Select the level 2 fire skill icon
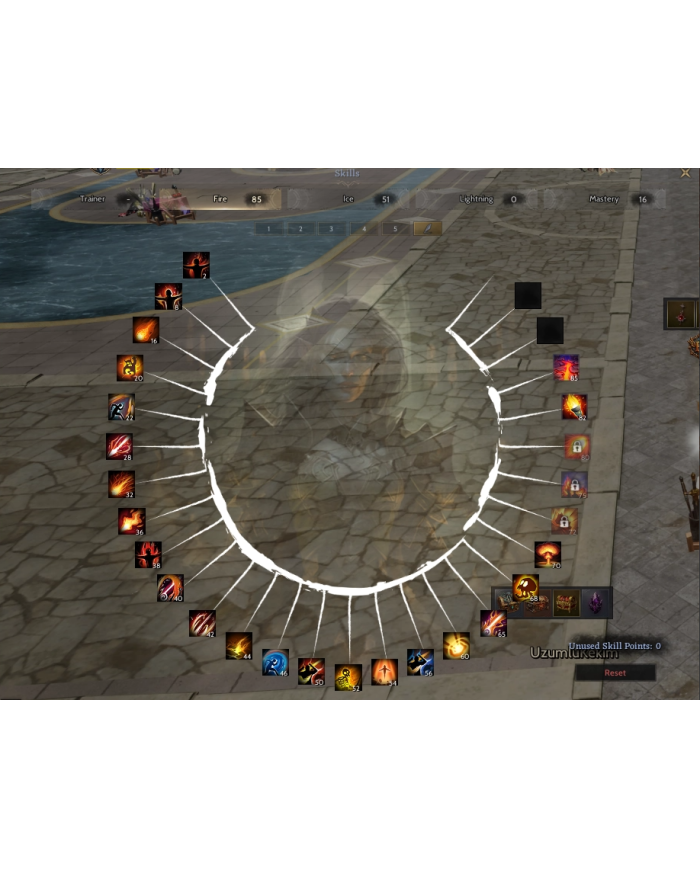 196,265
